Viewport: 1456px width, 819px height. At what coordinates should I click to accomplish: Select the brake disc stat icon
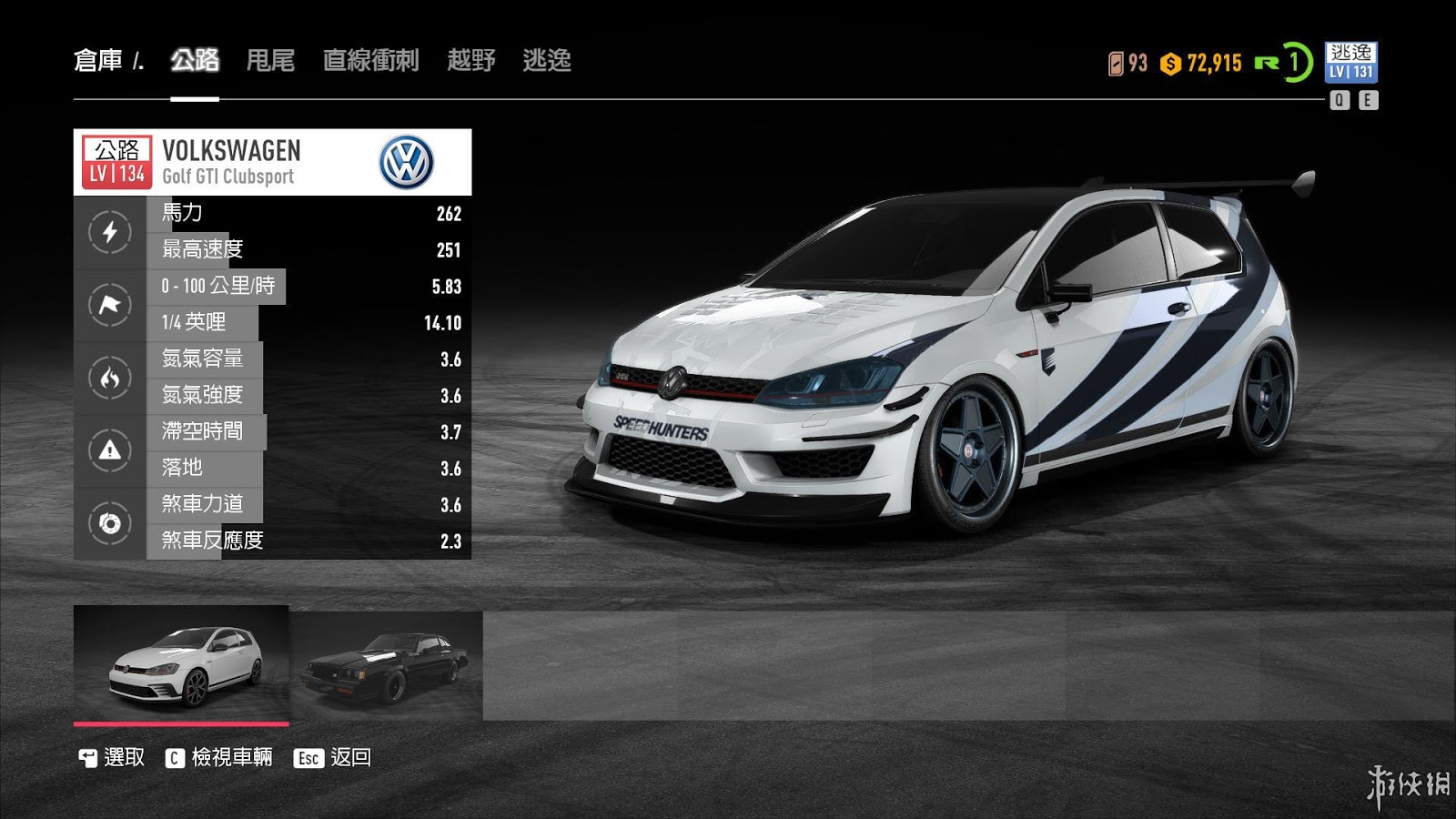click(x=109, y=523)
